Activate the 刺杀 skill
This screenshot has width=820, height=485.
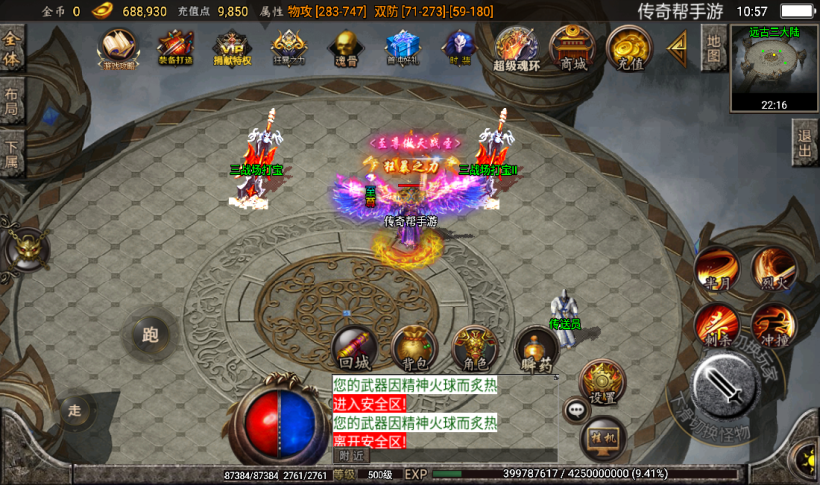pyautogui.click(x=716, y=324)
